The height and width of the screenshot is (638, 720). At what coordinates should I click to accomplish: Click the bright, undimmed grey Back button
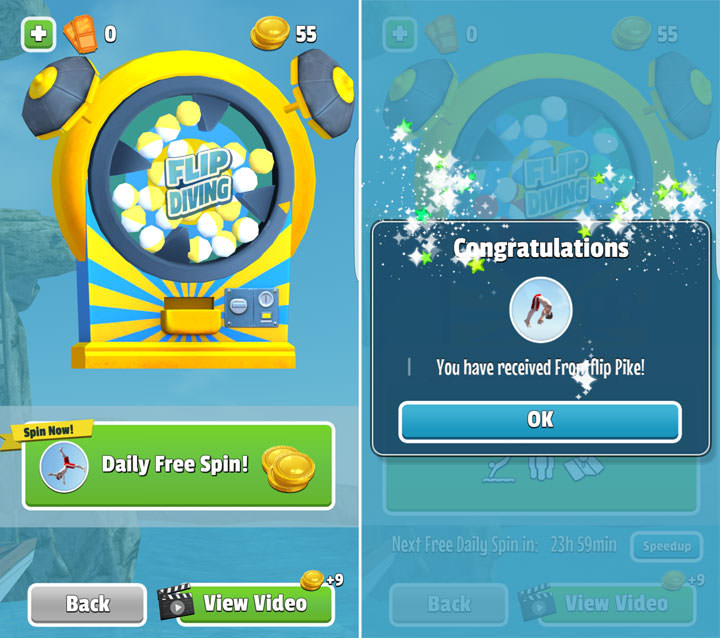[x=88, y=603]
